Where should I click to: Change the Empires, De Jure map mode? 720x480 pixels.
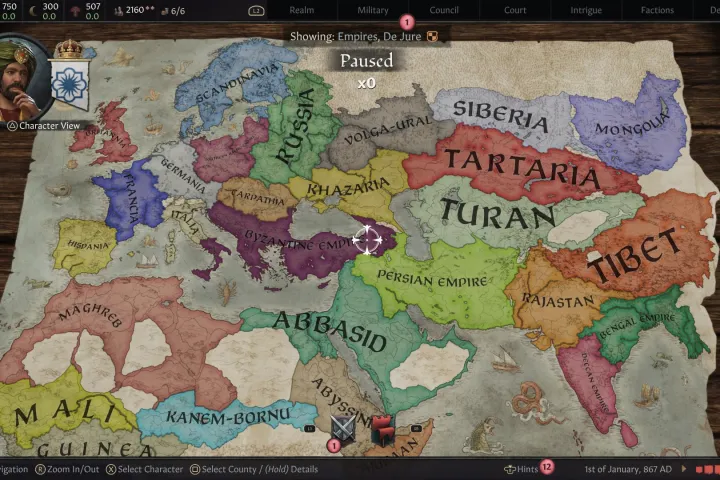click(x=362, y=36)
